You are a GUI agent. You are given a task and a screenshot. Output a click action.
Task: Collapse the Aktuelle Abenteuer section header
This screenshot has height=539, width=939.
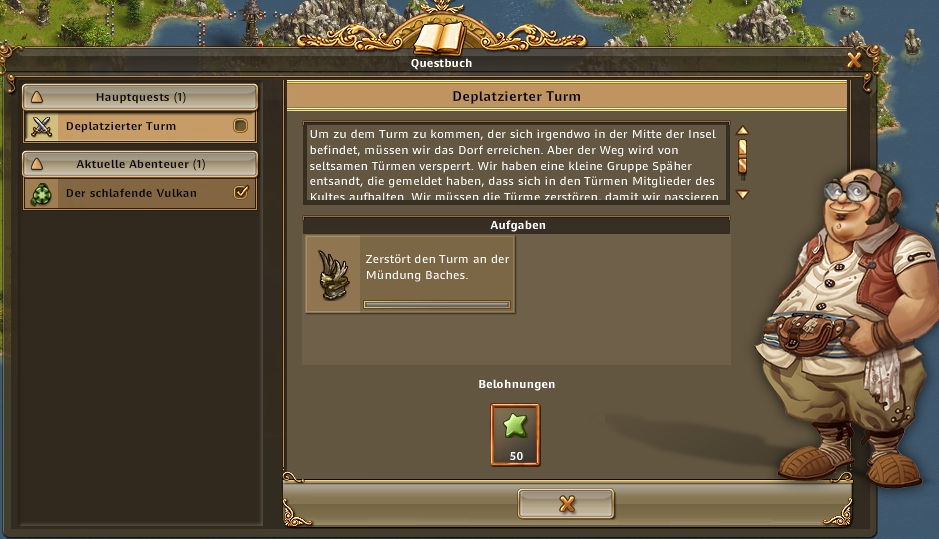pyautogui.click(x=140, y=163)
